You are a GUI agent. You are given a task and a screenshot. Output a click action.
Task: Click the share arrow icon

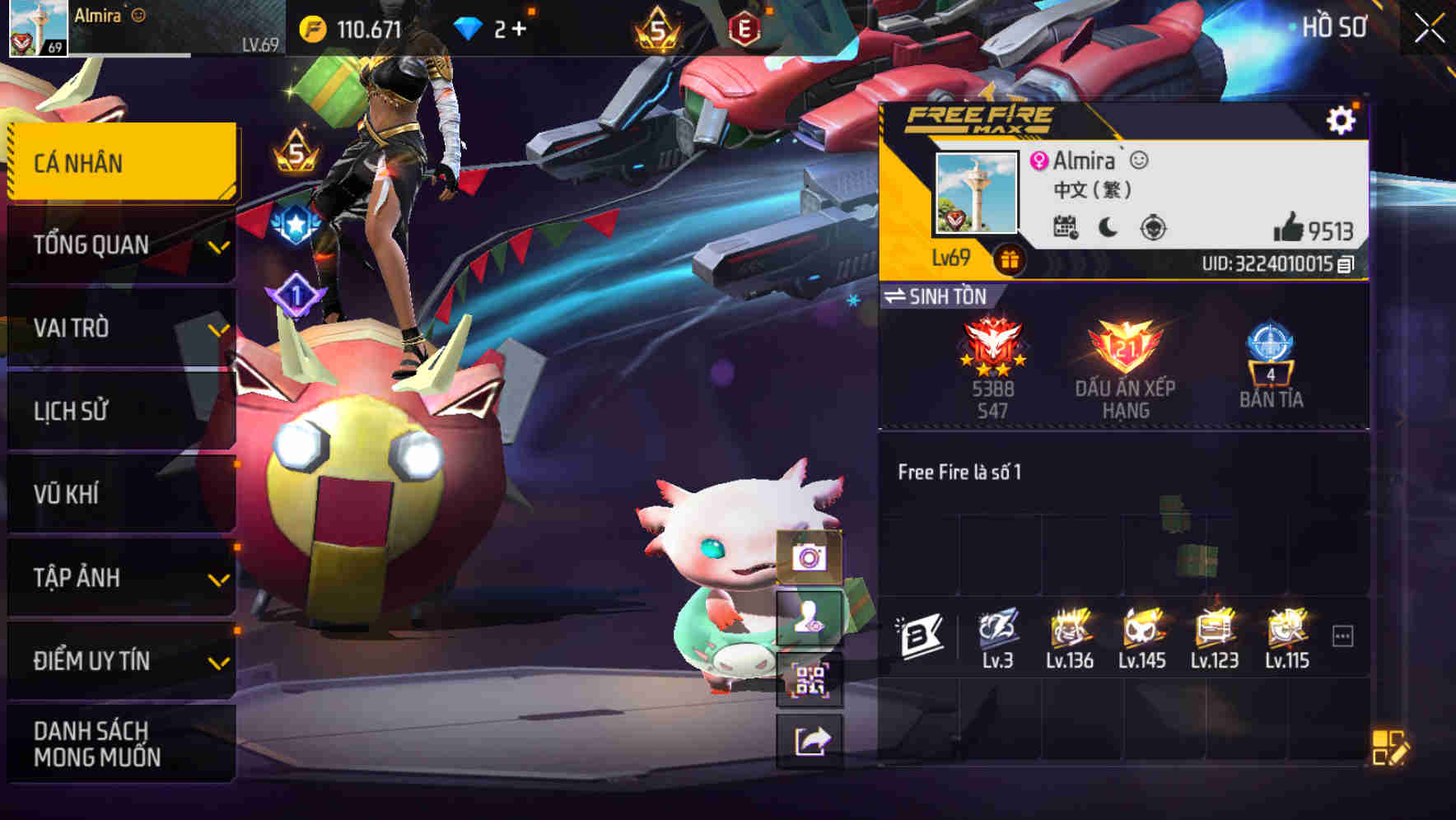810,742
